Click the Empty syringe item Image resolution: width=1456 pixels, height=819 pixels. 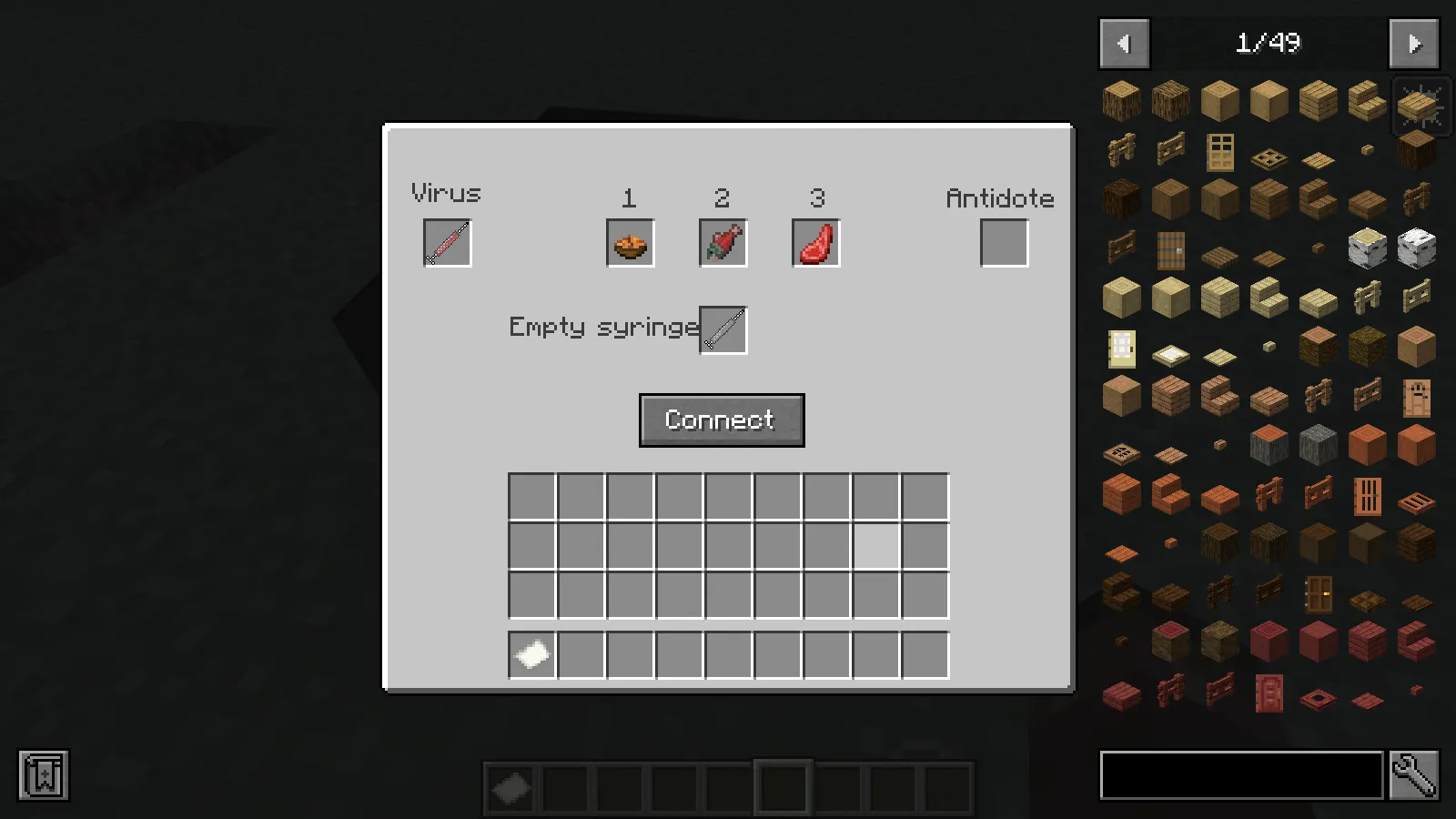(723, 329)
